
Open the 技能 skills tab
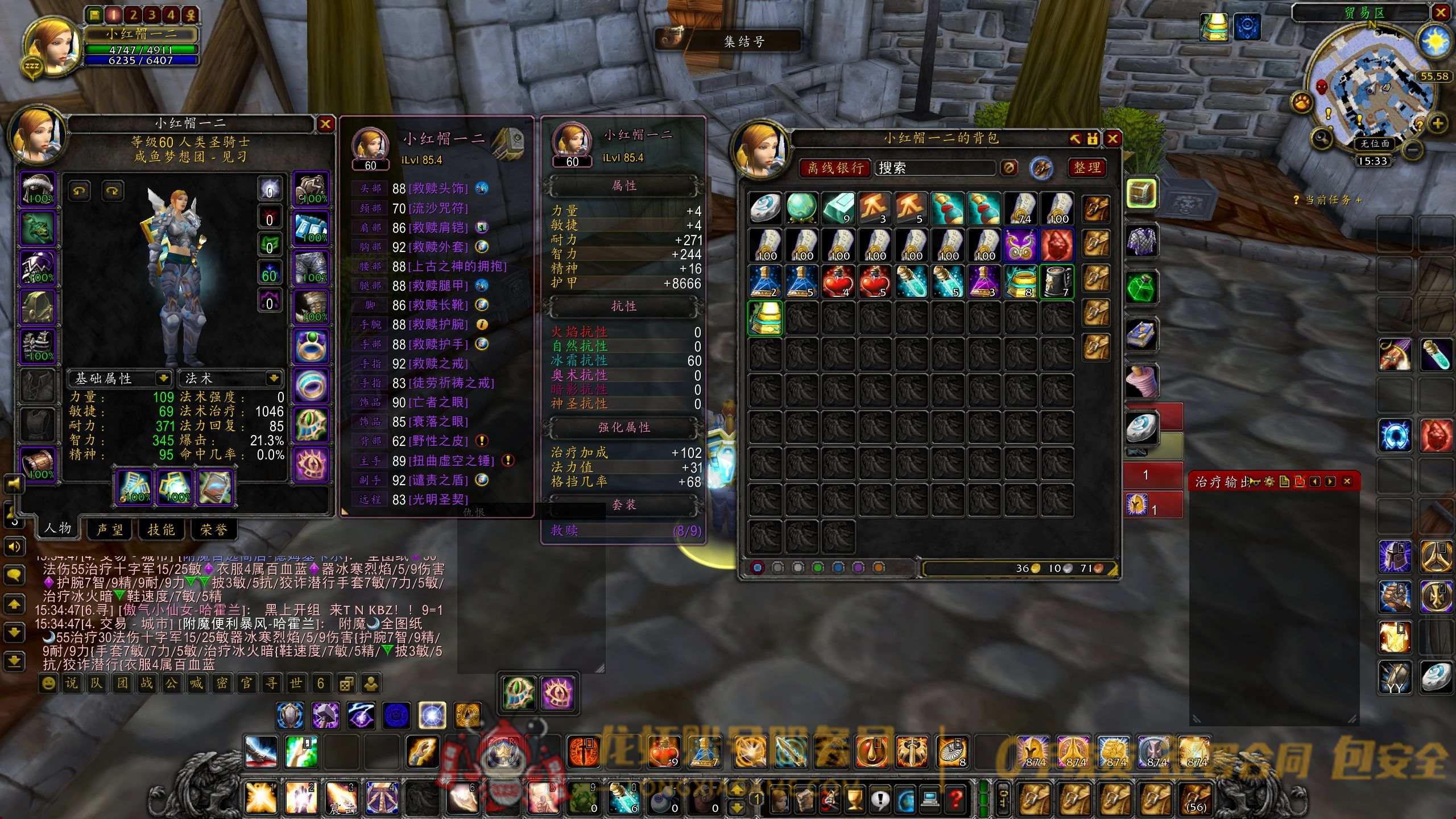coord(161,530)
